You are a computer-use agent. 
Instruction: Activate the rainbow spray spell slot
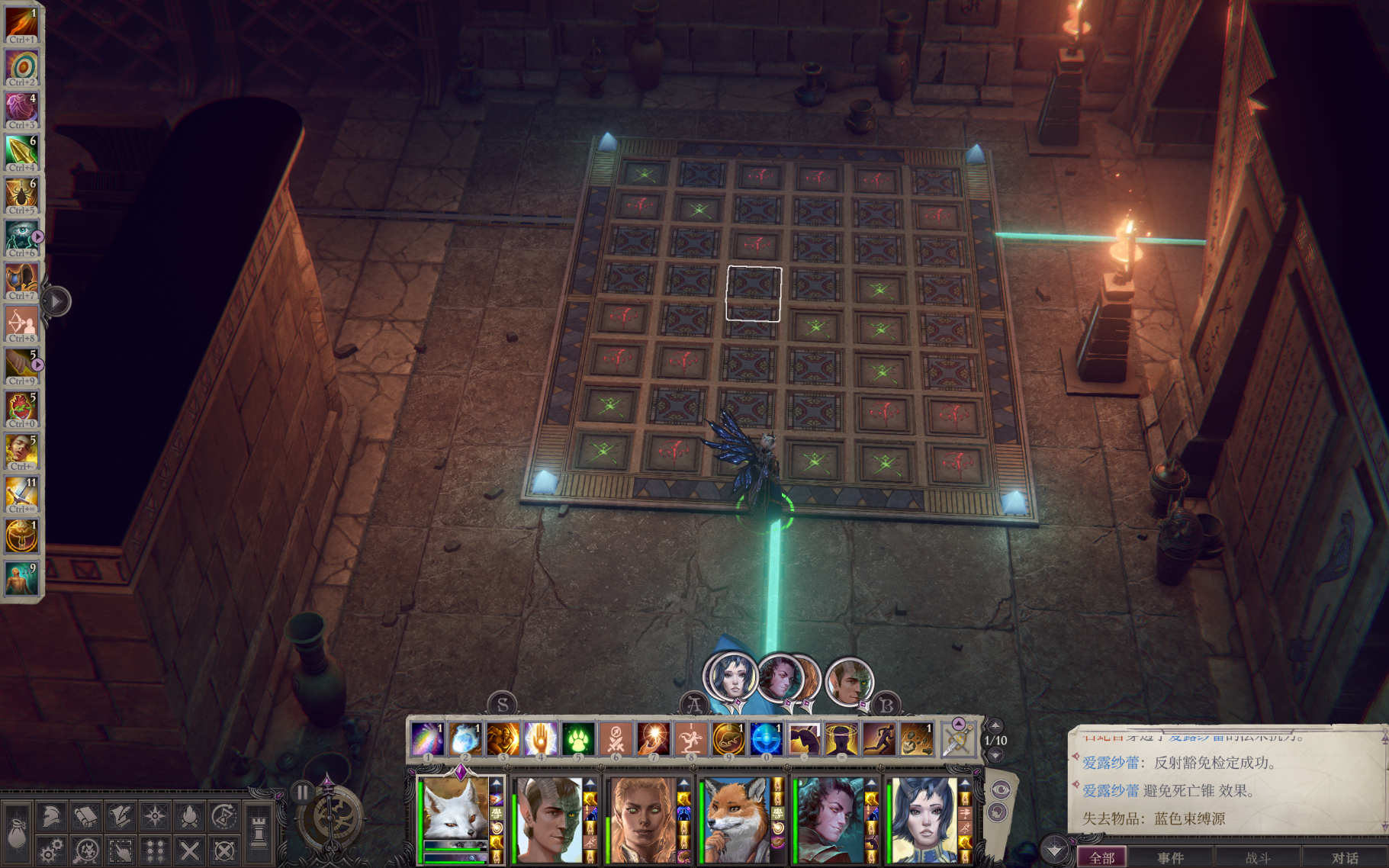pyautogui.click(x=427, y=739)
